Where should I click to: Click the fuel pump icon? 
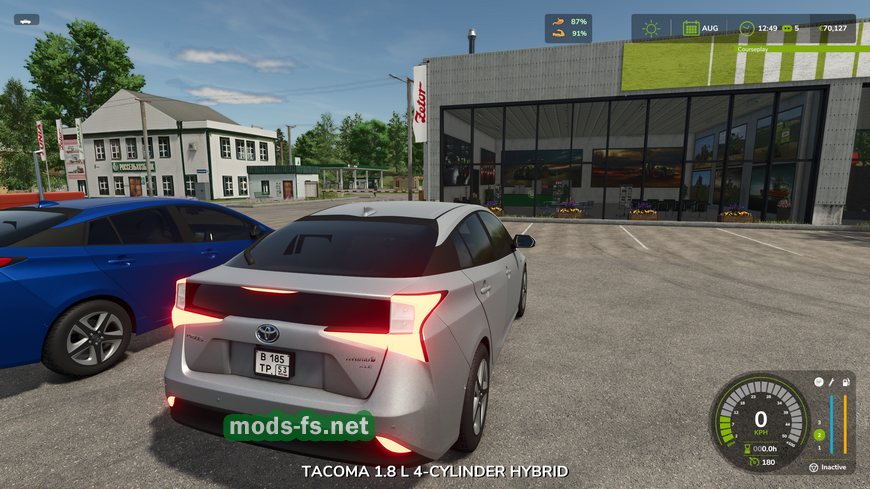coord(847,382)
